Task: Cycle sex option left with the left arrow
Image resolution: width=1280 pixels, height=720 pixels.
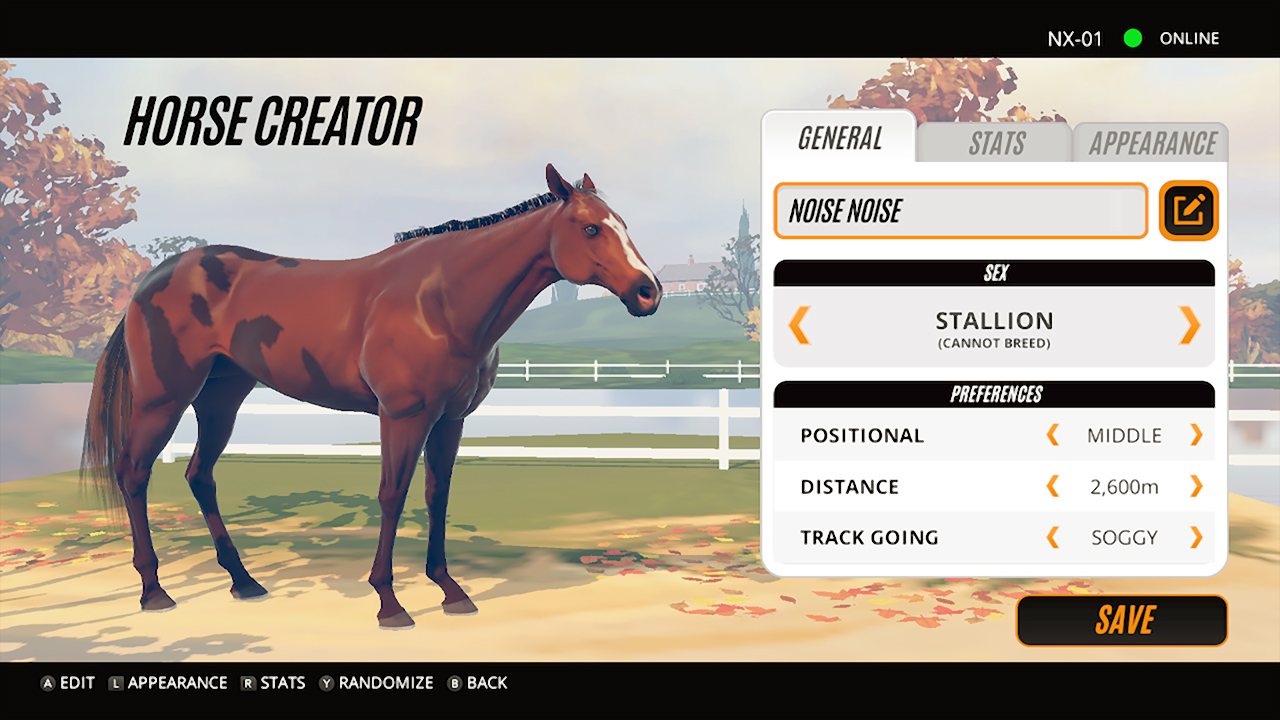Action: pyautogui.click(x=800, y=327)
